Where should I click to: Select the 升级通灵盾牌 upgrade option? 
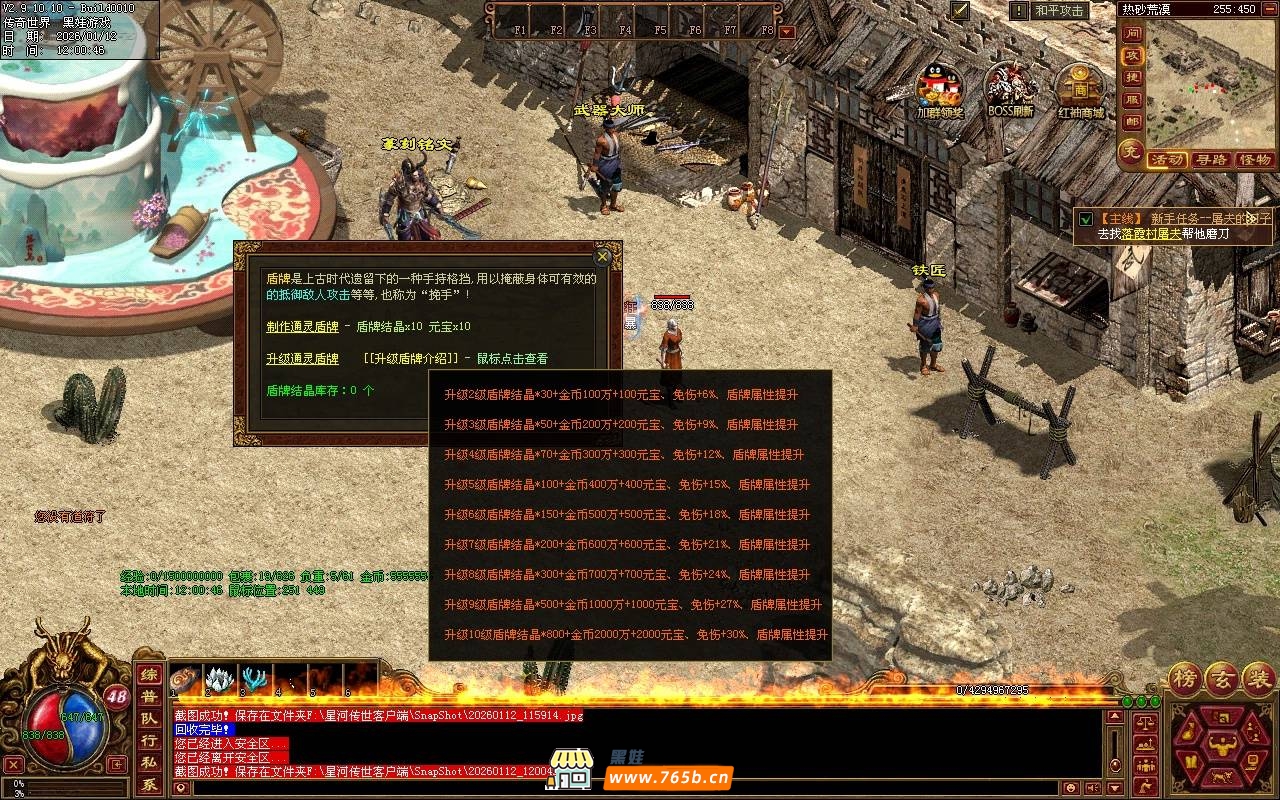(302, 359)
